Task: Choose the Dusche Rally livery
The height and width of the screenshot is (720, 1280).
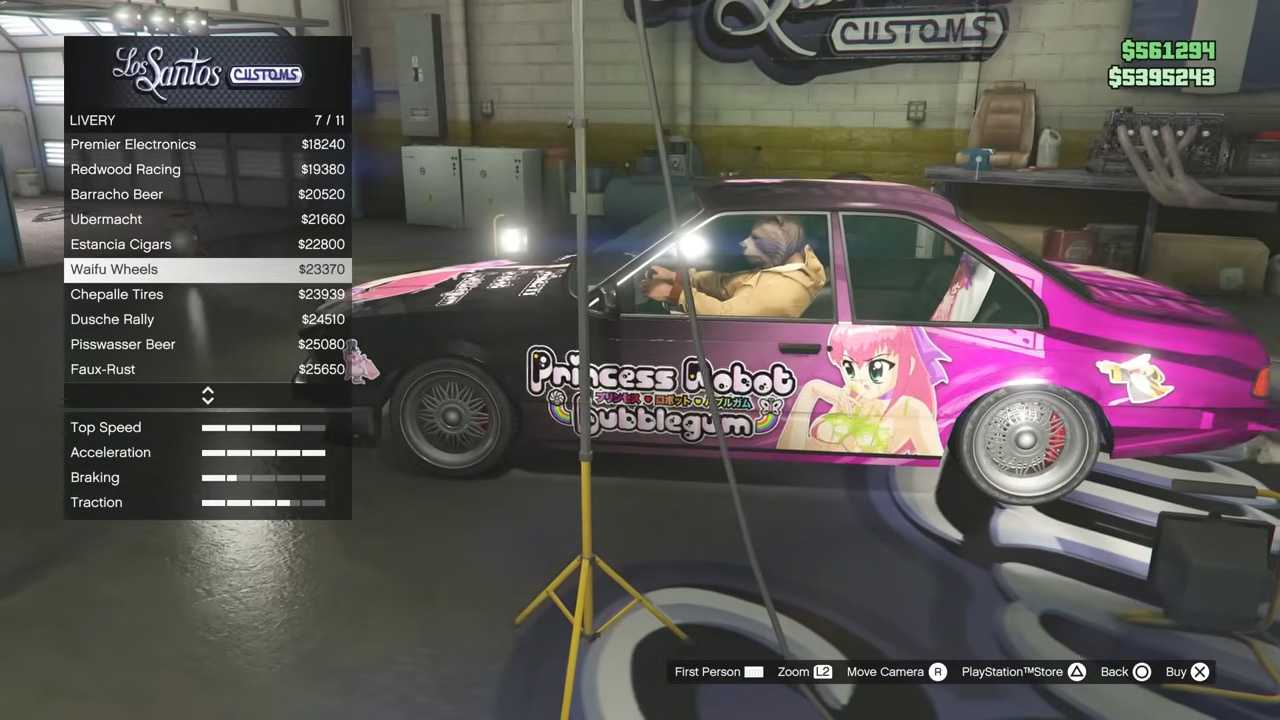Action: point(207,320)
